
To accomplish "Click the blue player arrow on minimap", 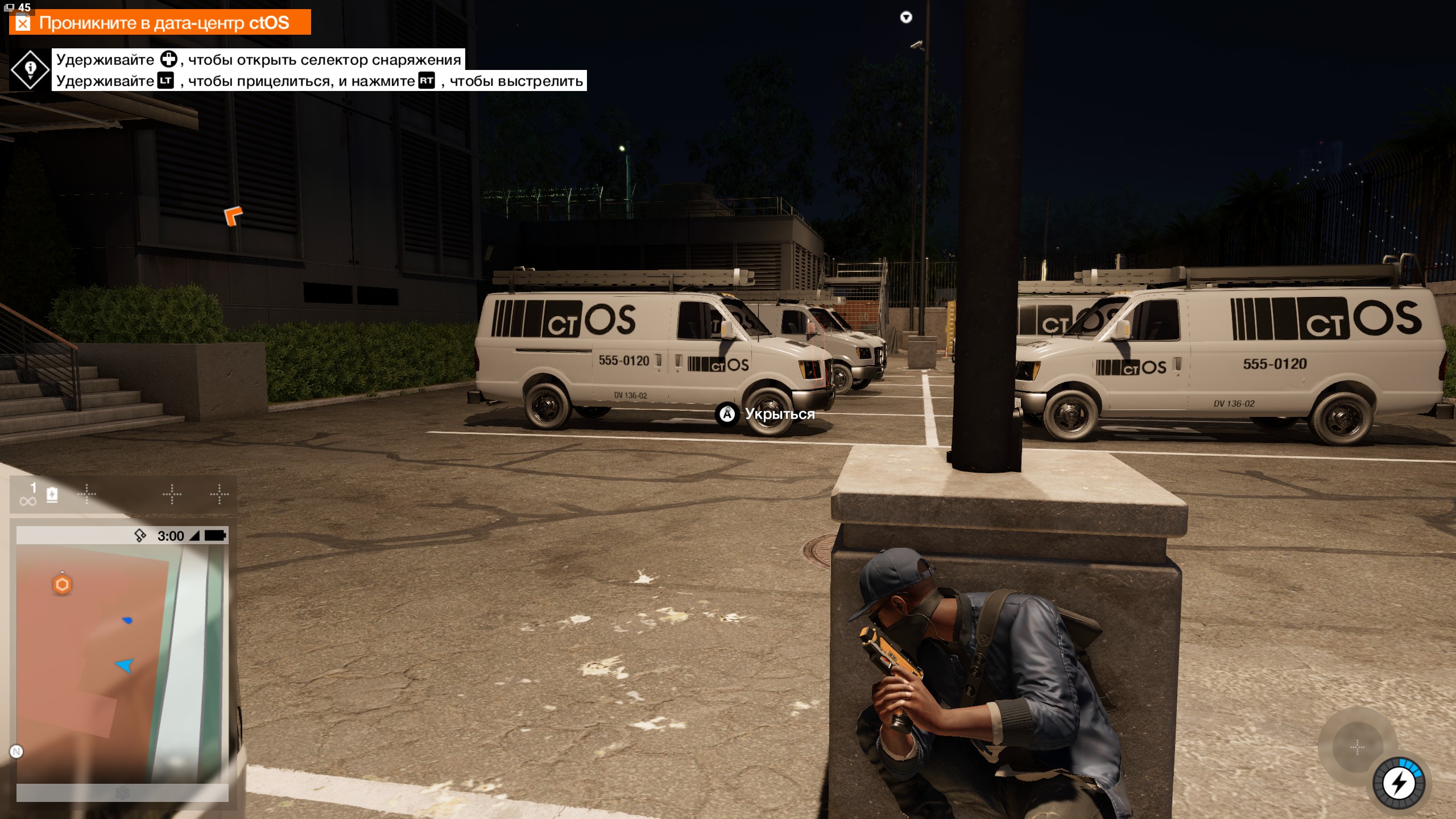I will coord(125,665).
